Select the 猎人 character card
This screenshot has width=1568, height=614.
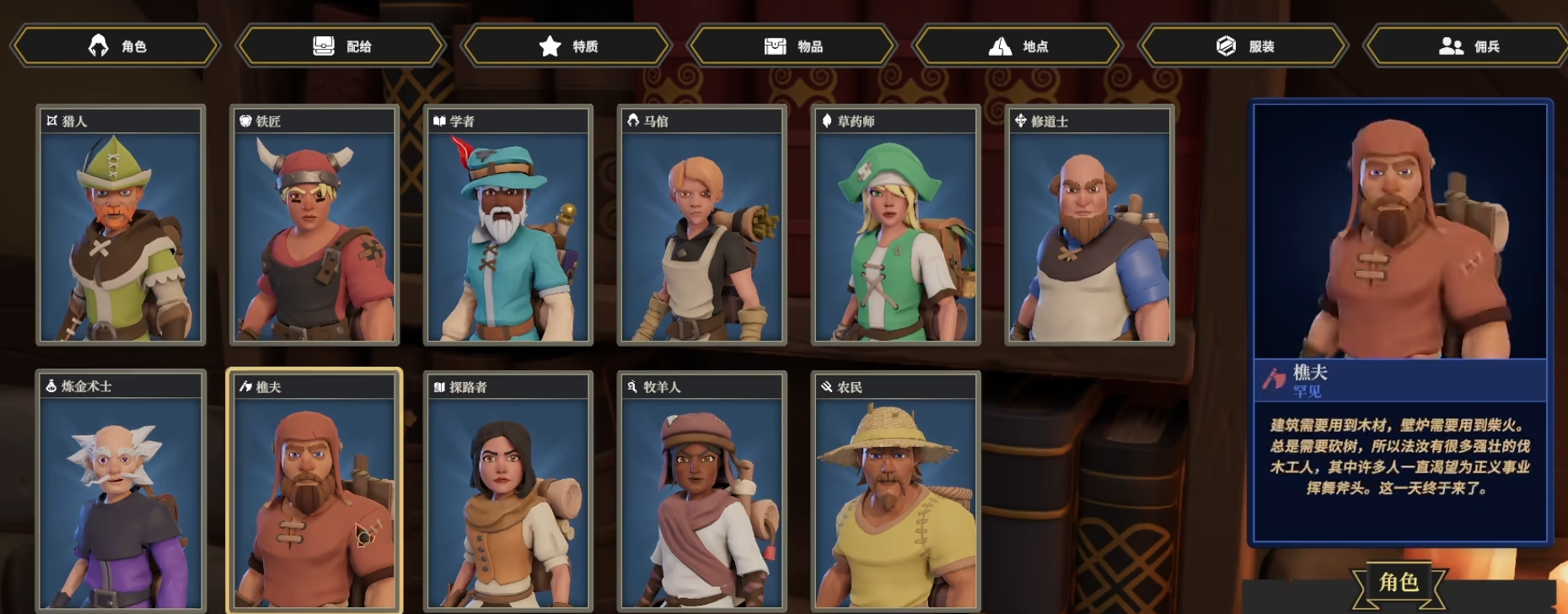pos(121,226)
